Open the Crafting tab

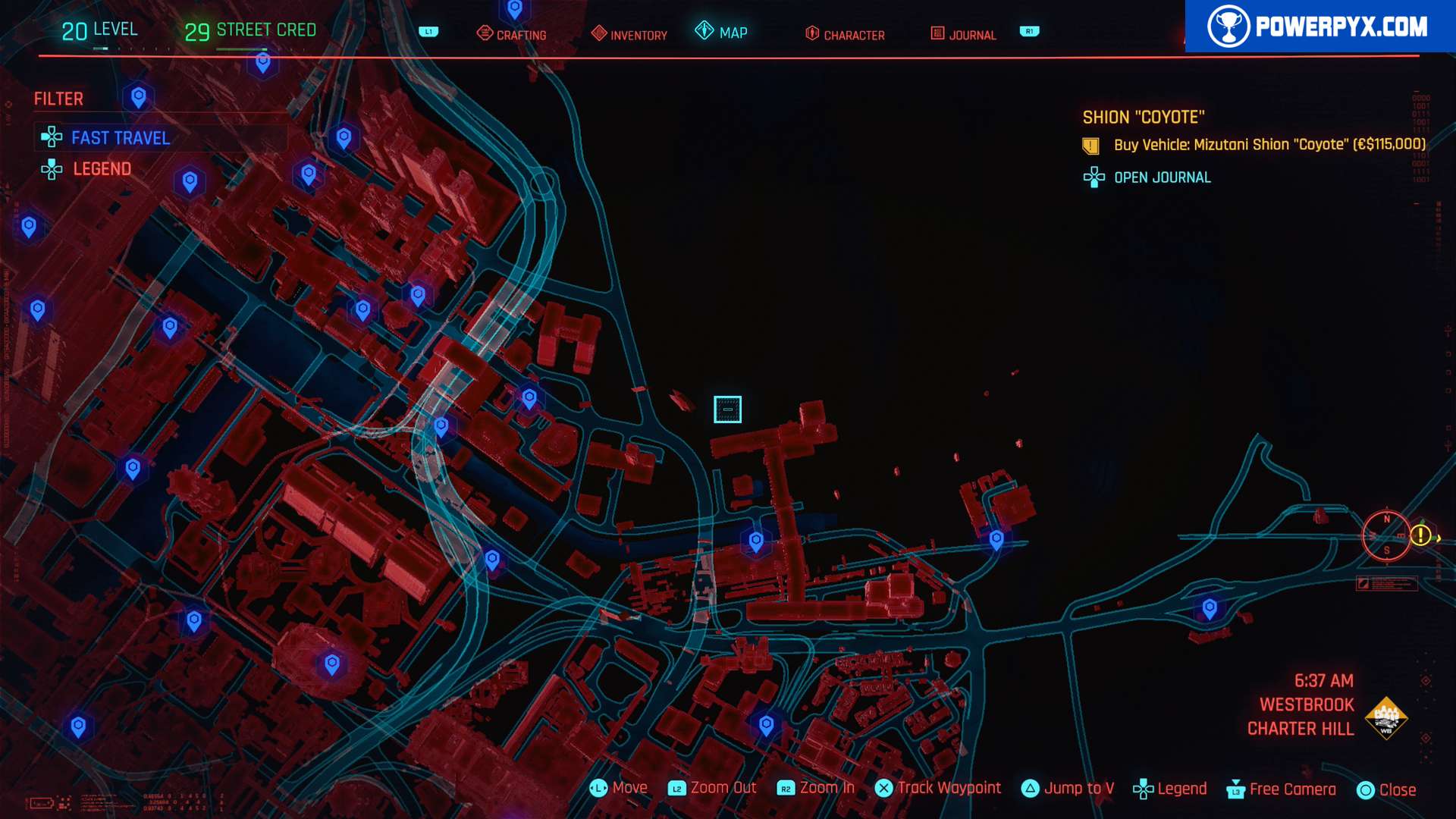[x=512, y=34]
